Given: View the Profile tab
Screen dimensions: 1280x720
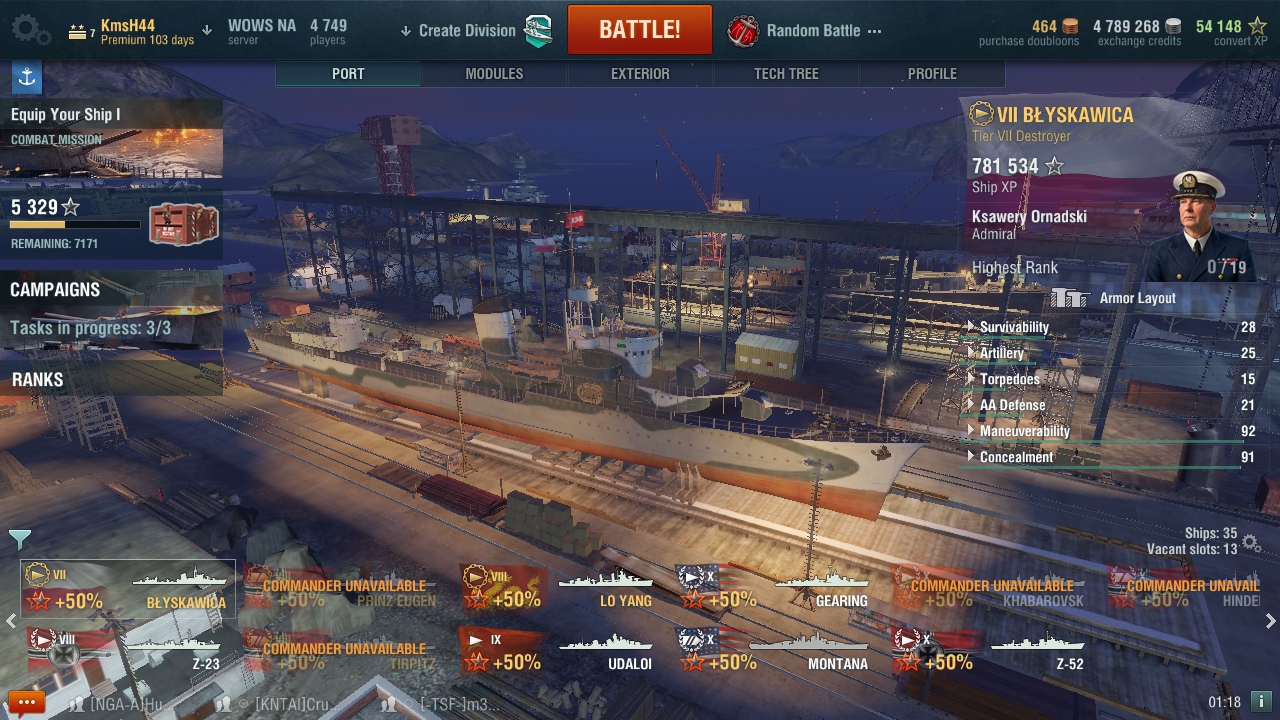Looking at the screenshot, I should coord(932,74).
